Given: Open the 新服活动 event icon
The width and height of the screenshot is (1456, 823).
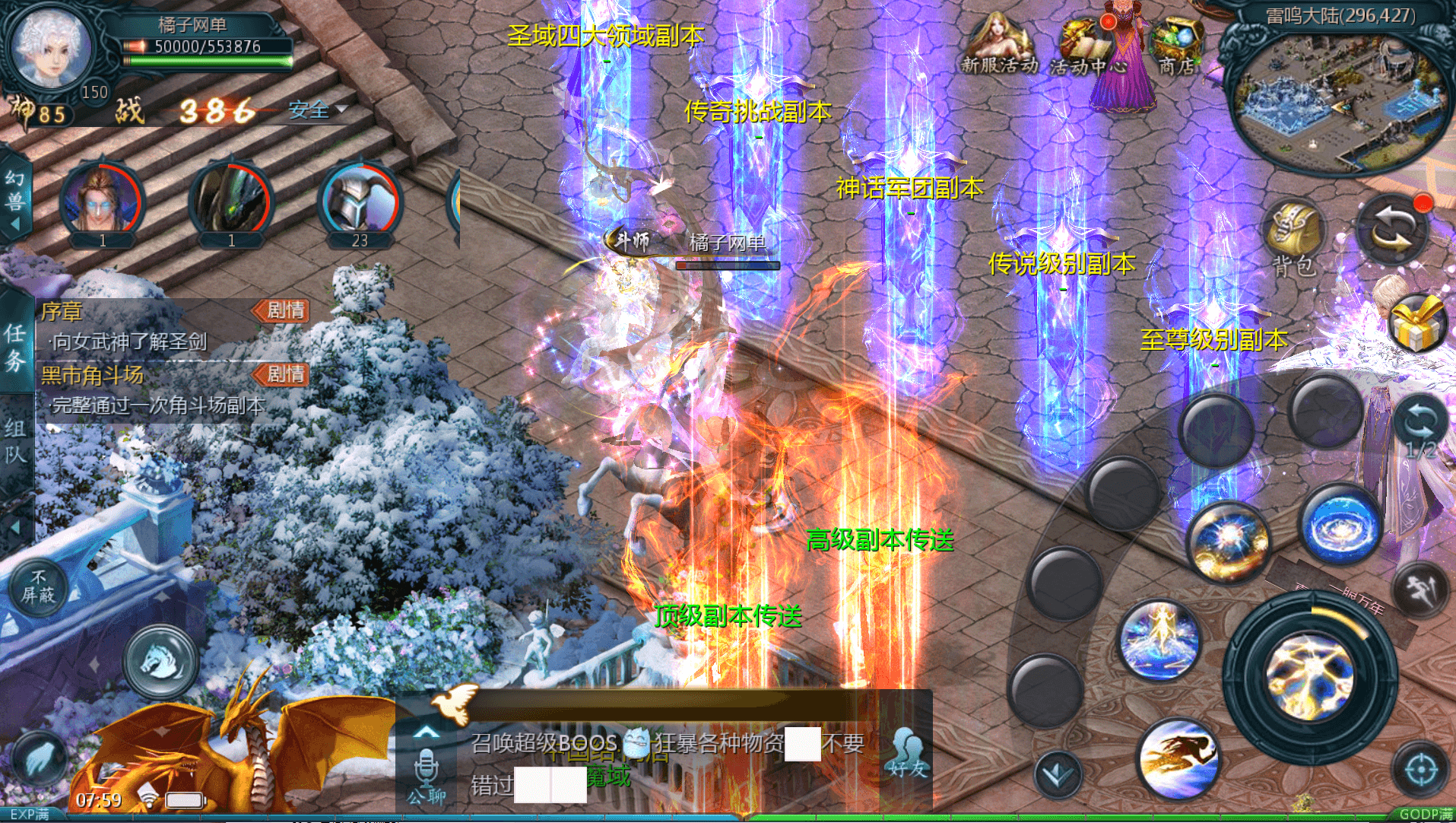Looking at the screenshot, I should (x=998, y=46).
